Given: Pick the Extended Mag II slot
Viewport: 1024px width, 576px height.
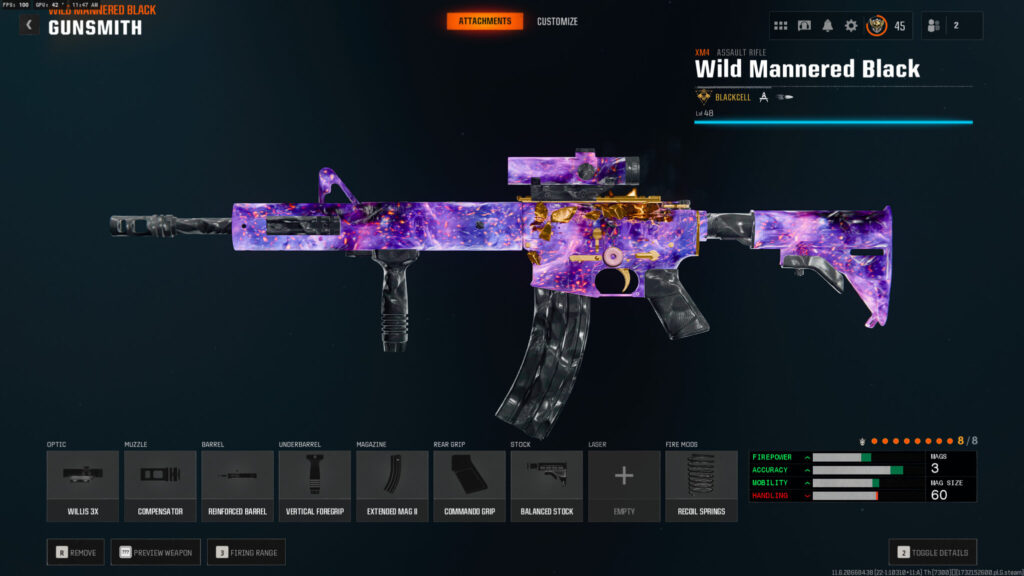Looking at the screenshot, I should [392, 485].
